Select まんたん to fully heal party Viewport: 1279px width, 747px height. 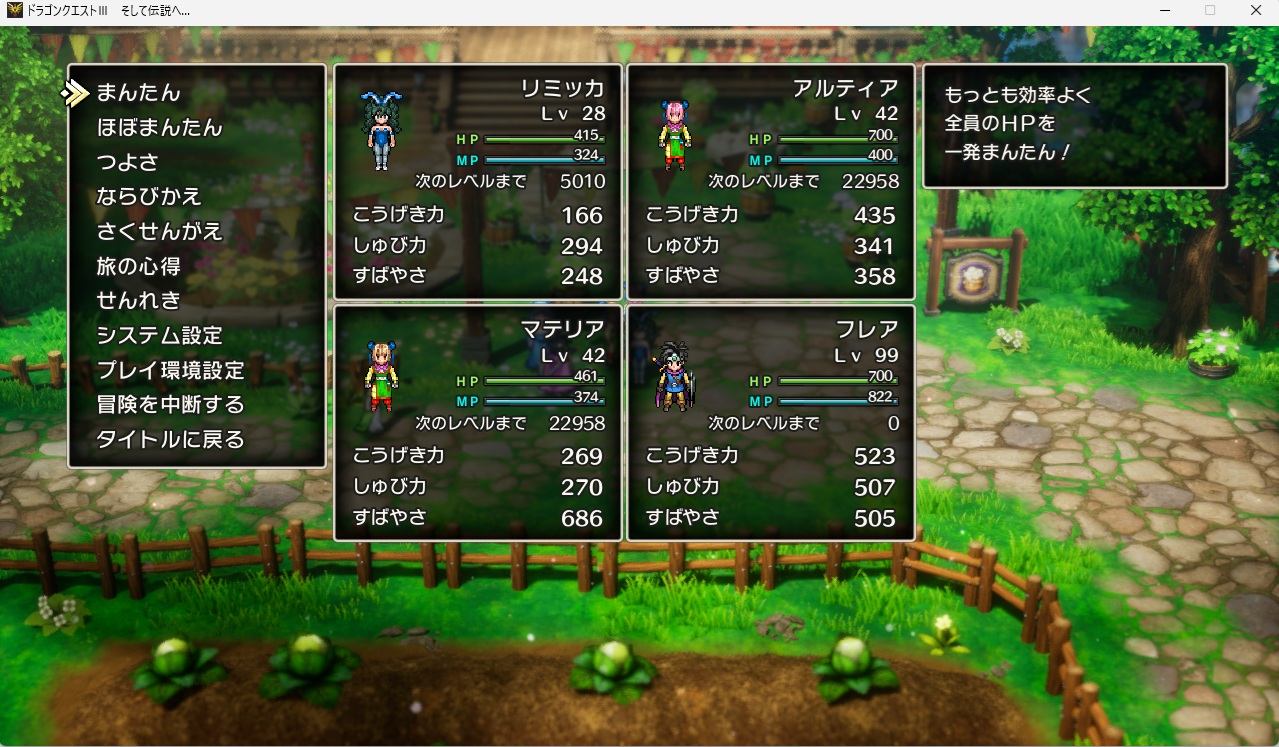(138, 93)
